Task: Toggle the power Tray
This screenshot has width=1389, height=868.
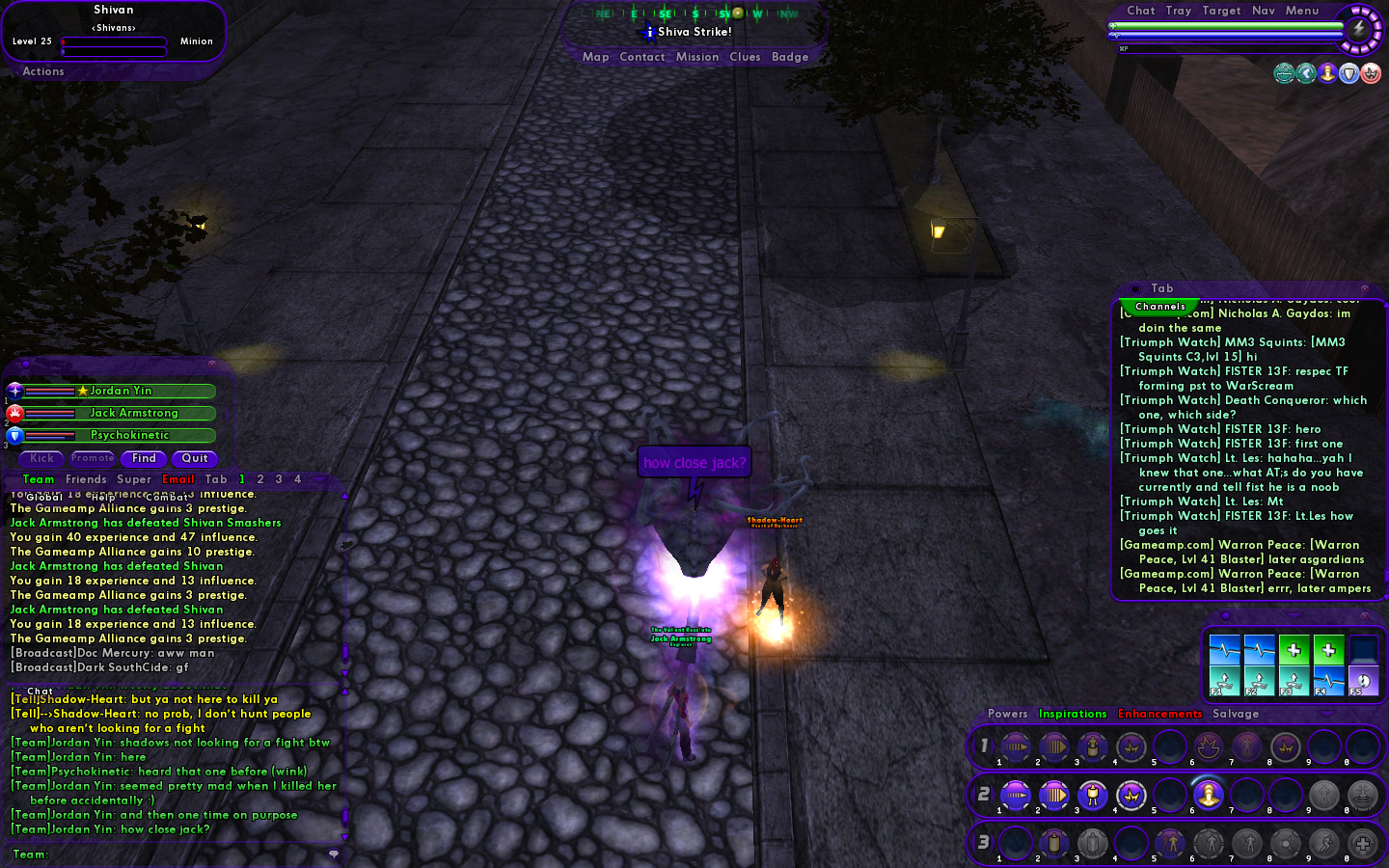Action: point(1178,11)
